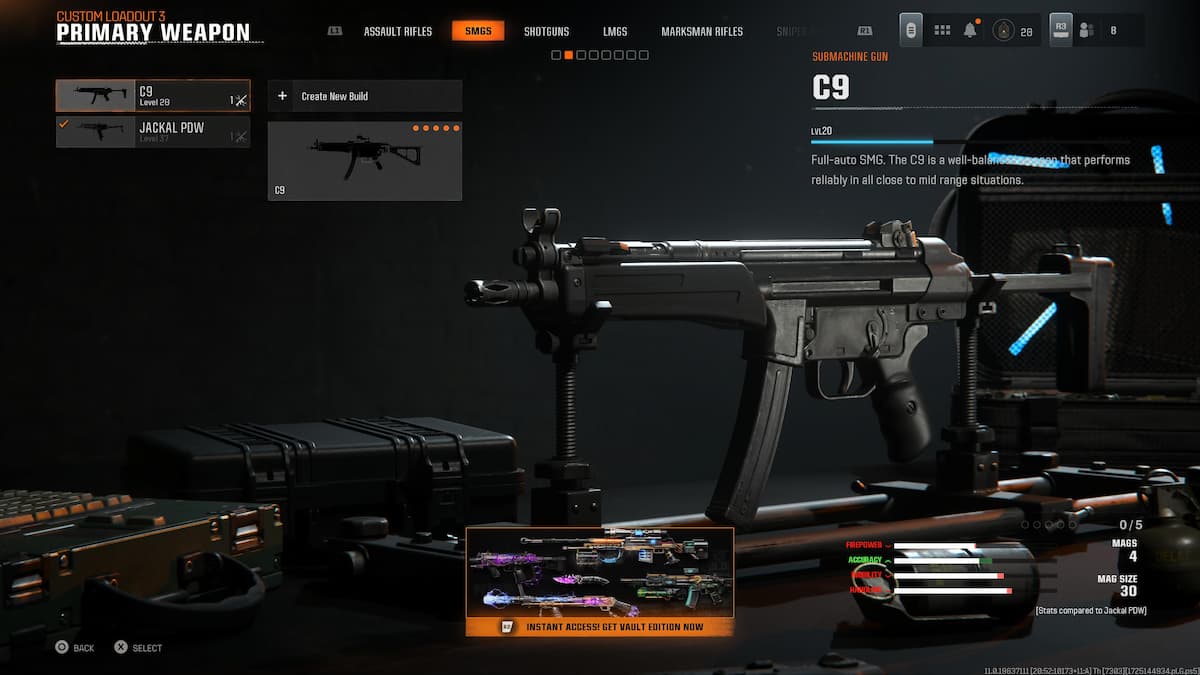The width and height of the screenshot is (1200, 675).
Task: Switch to the Assault Rifles tab
Action: pyautogui.click(x=397, y=31)
